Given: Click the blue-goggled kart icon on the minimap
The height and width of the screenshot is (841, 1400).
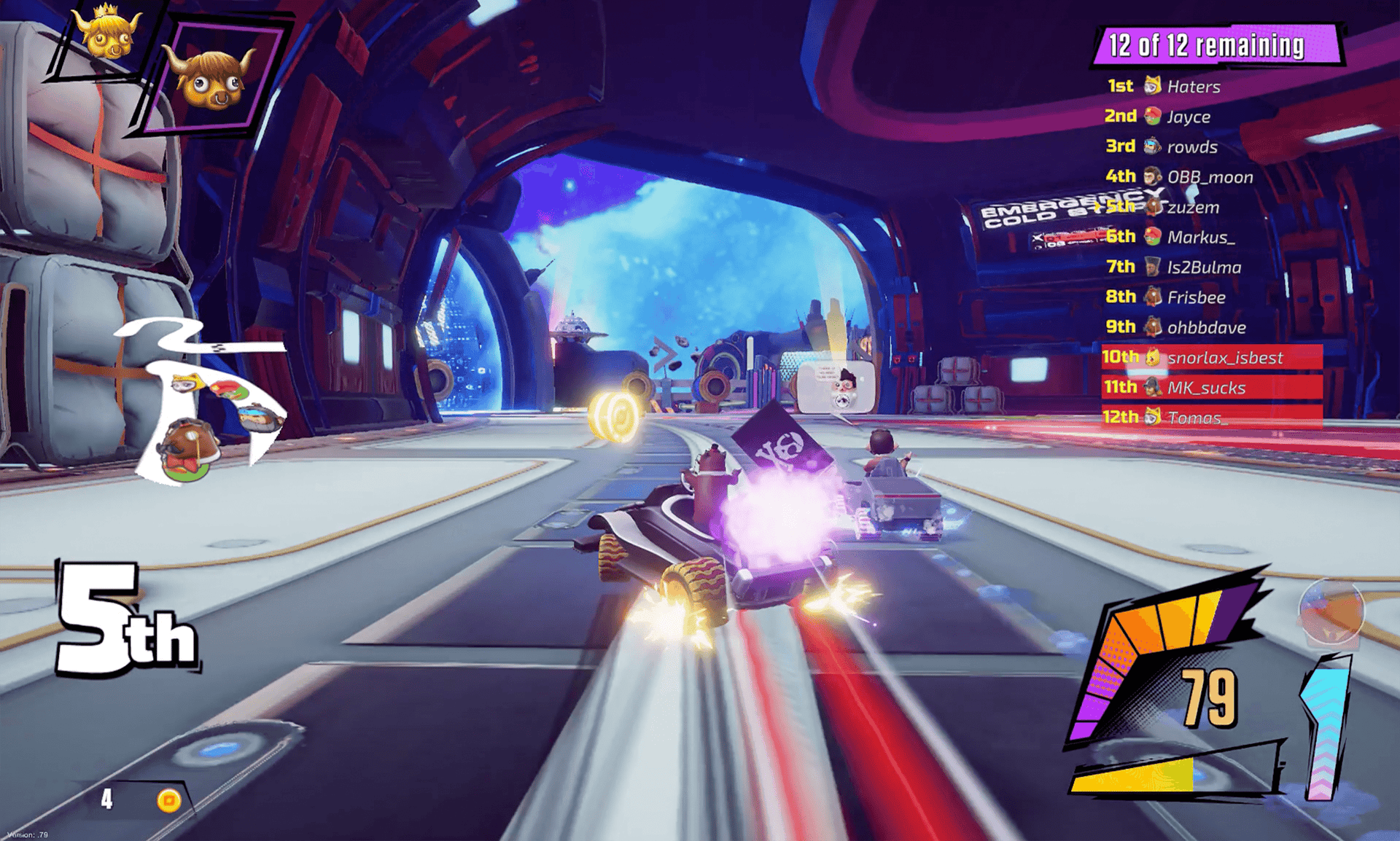Looking at the screenshot, I should (260, 418).
